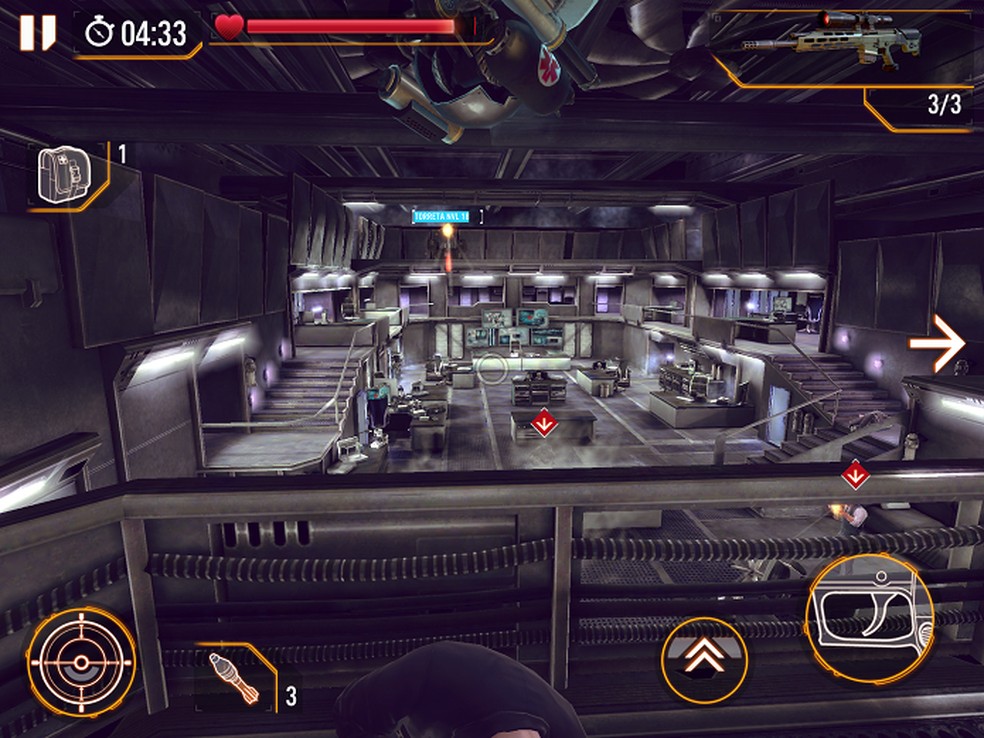This screenshot has height=738, width=984.
Task: Pause the game
Action: tap(37, 33)
